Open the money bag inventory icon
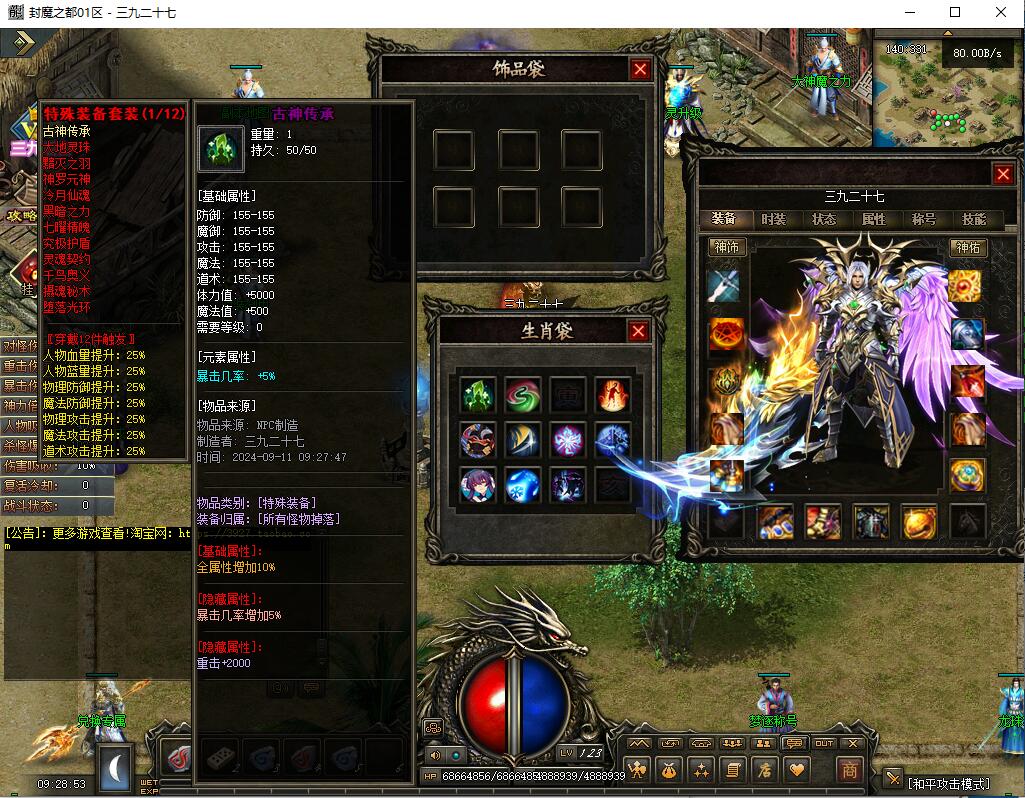The height and width of the screenshot is (798, 1025). [669, 770]
